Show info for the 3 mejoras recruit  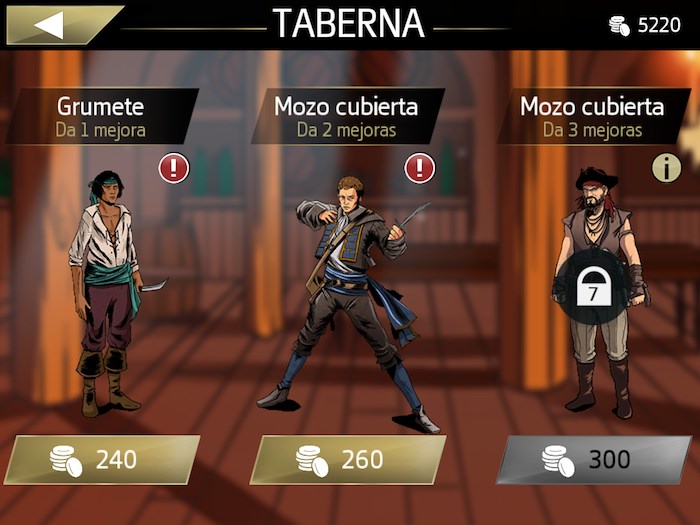tap(666, 168)
